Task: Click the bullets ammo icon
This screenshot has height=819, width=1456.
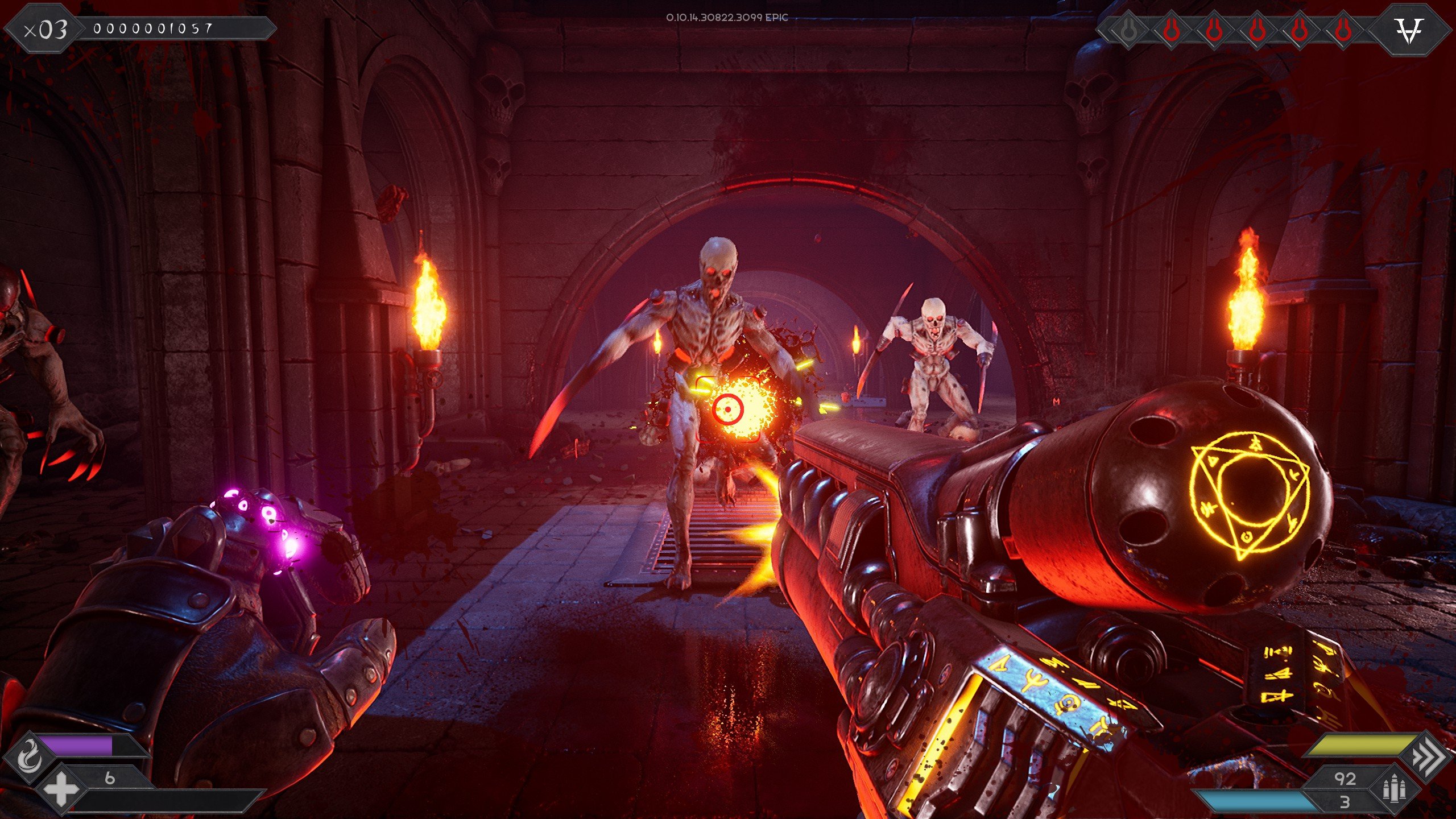Action: click(x=1395, y=789)
